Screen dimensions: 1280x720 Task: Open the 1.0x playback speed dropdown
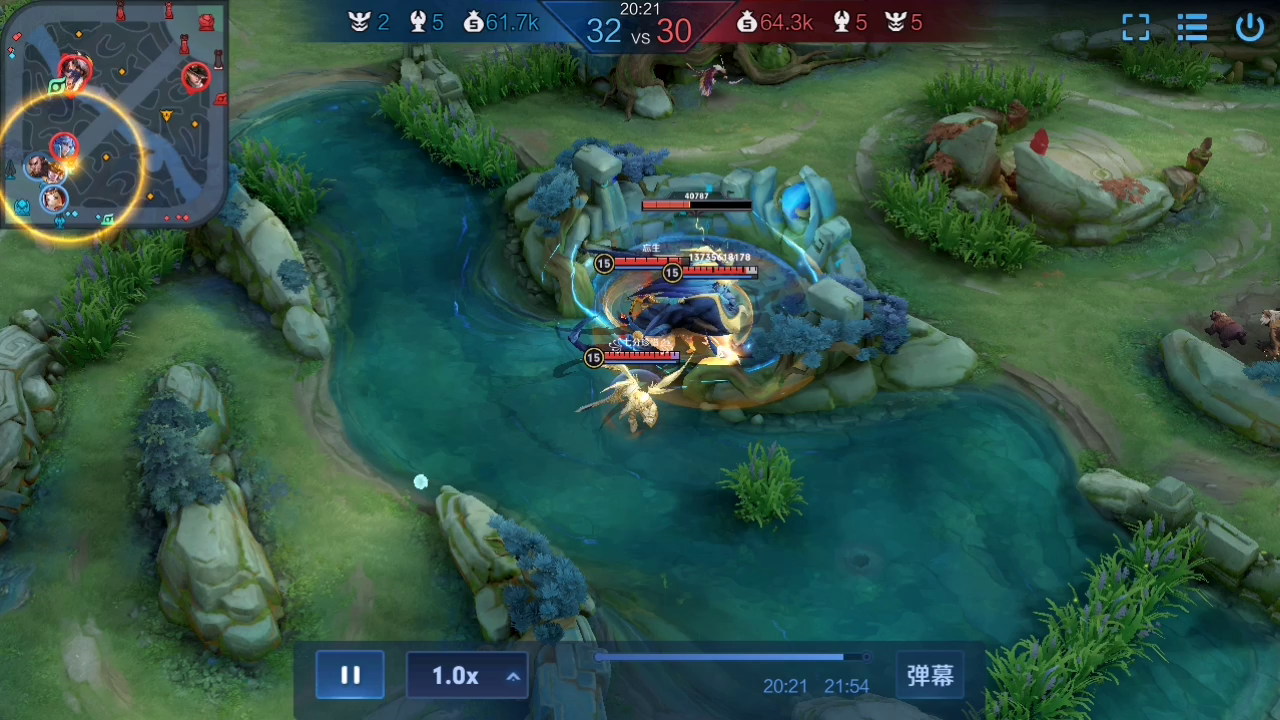[467, 676]
